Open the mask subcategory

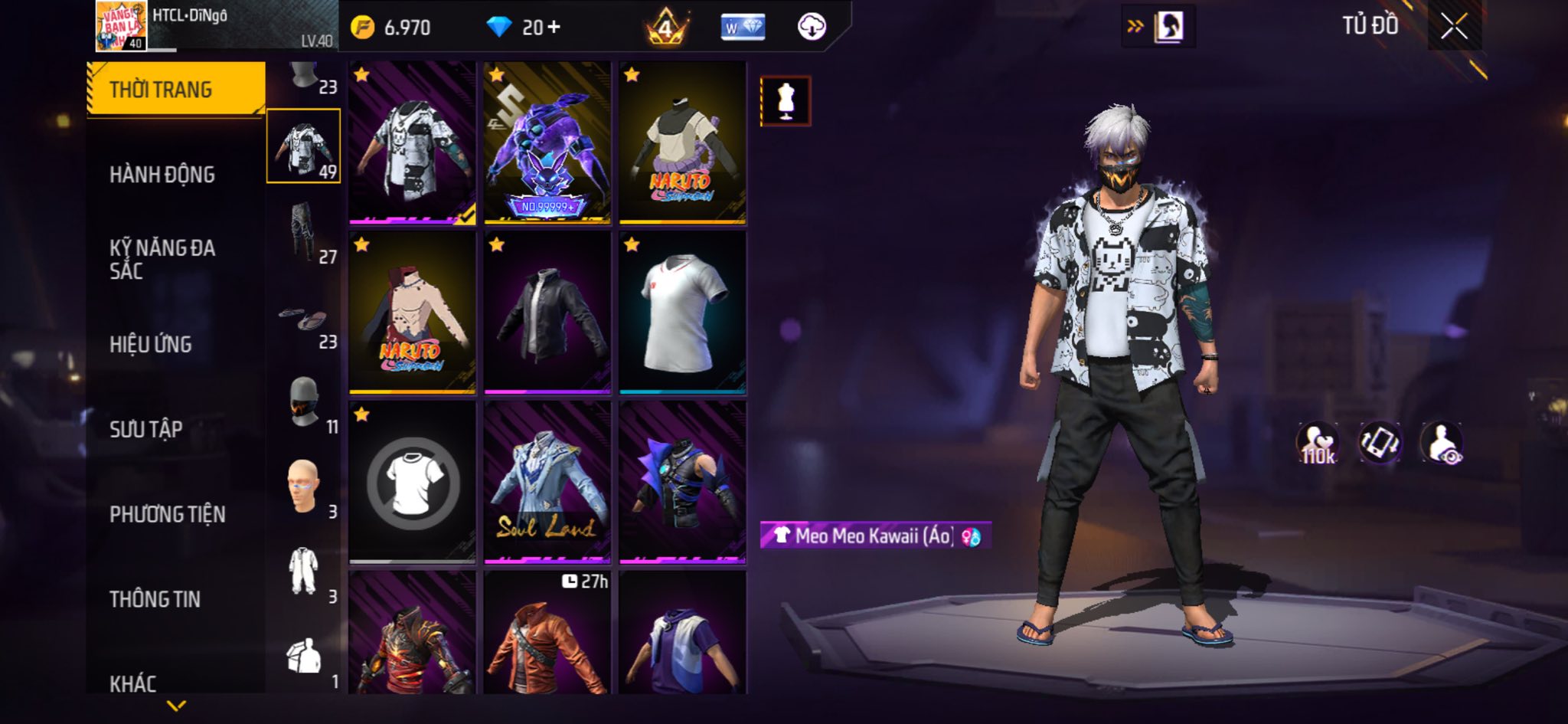[304, 402]
